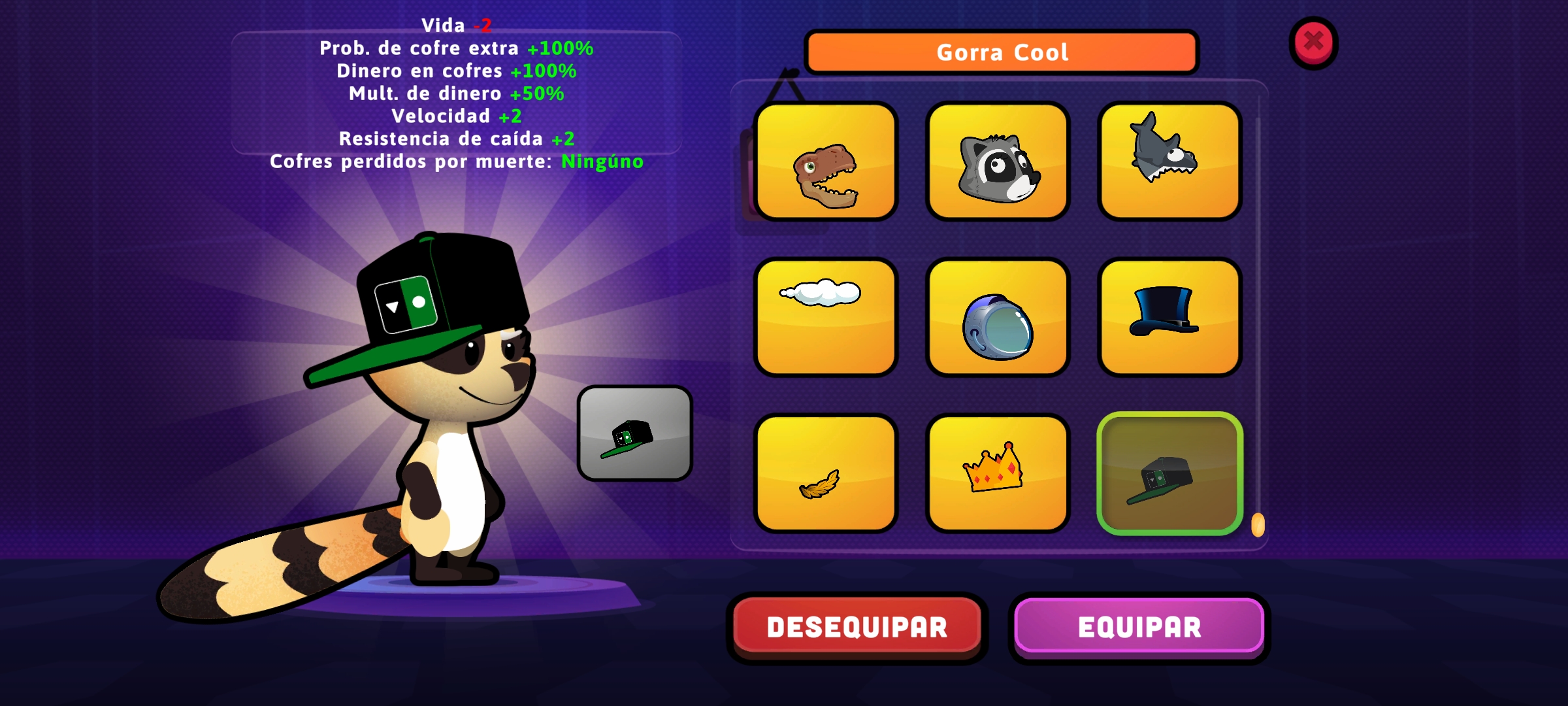Select the astronaut helmet

[x=998, y=317]
